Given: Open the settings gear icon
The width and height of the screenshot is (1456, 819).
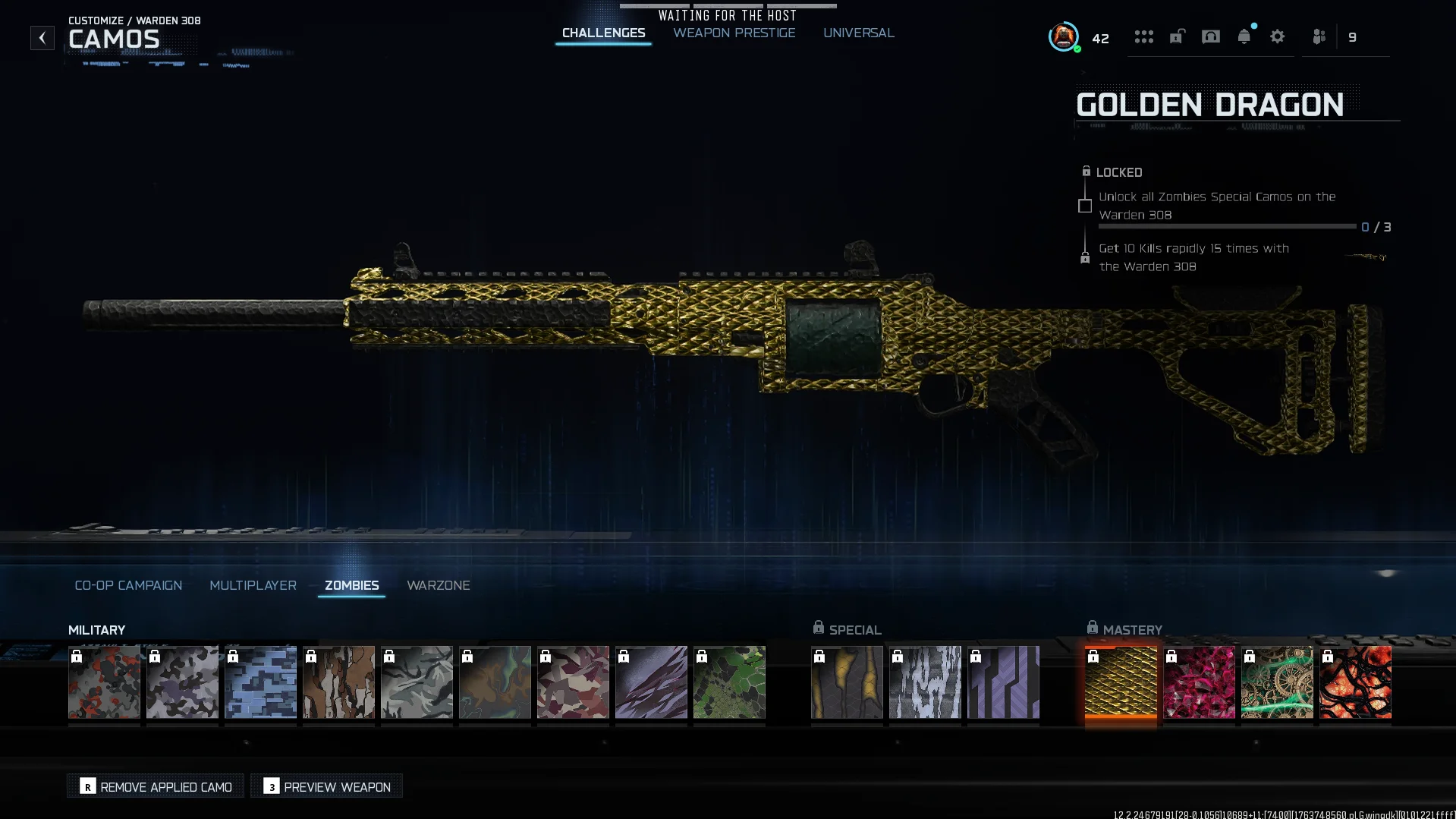Looking at the screenshot, I should click(x=1277, y=36).
